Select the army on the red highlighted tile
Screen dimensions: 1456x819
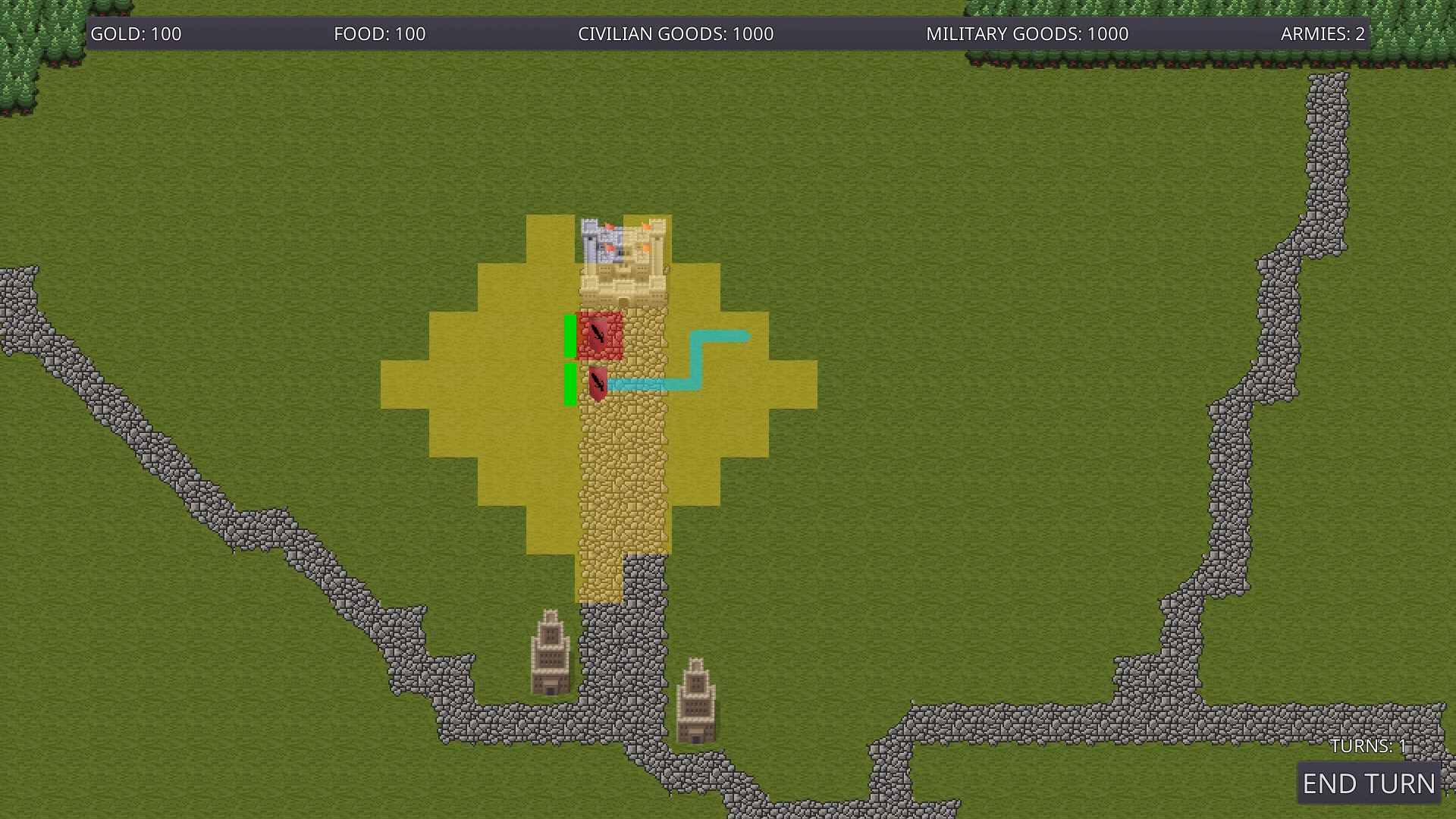point(598,334)
